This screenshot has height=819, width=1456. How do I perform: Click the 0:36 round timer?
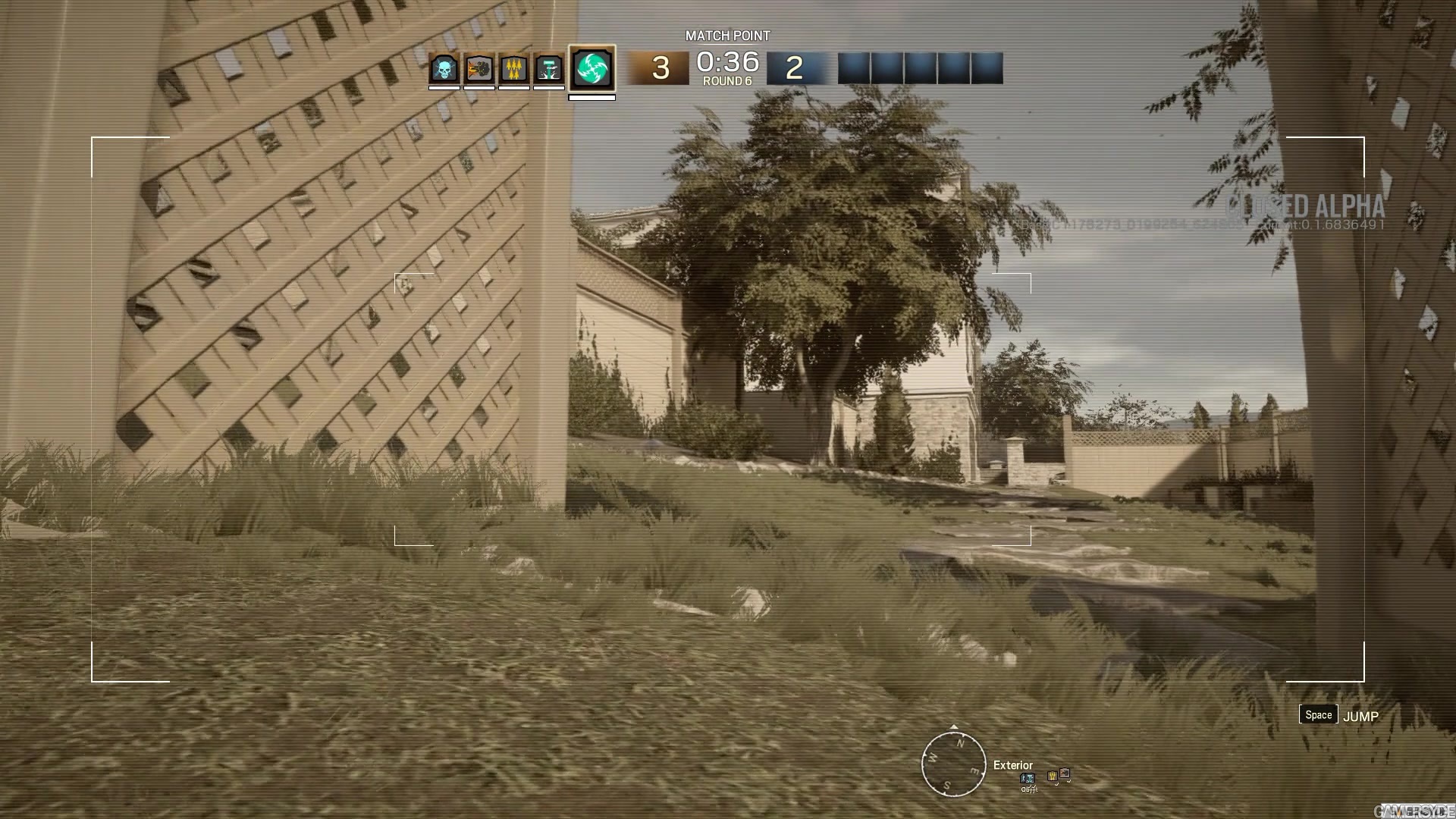point(726,62)
